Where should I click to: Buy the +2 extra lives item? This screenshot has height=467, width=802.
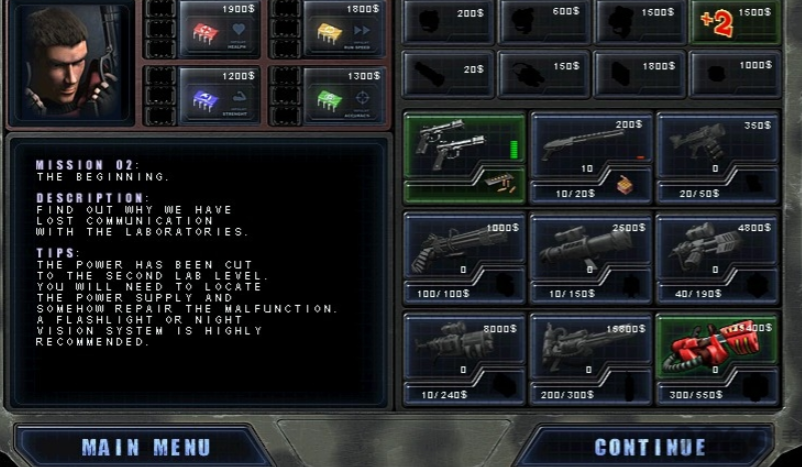point(735,22)
